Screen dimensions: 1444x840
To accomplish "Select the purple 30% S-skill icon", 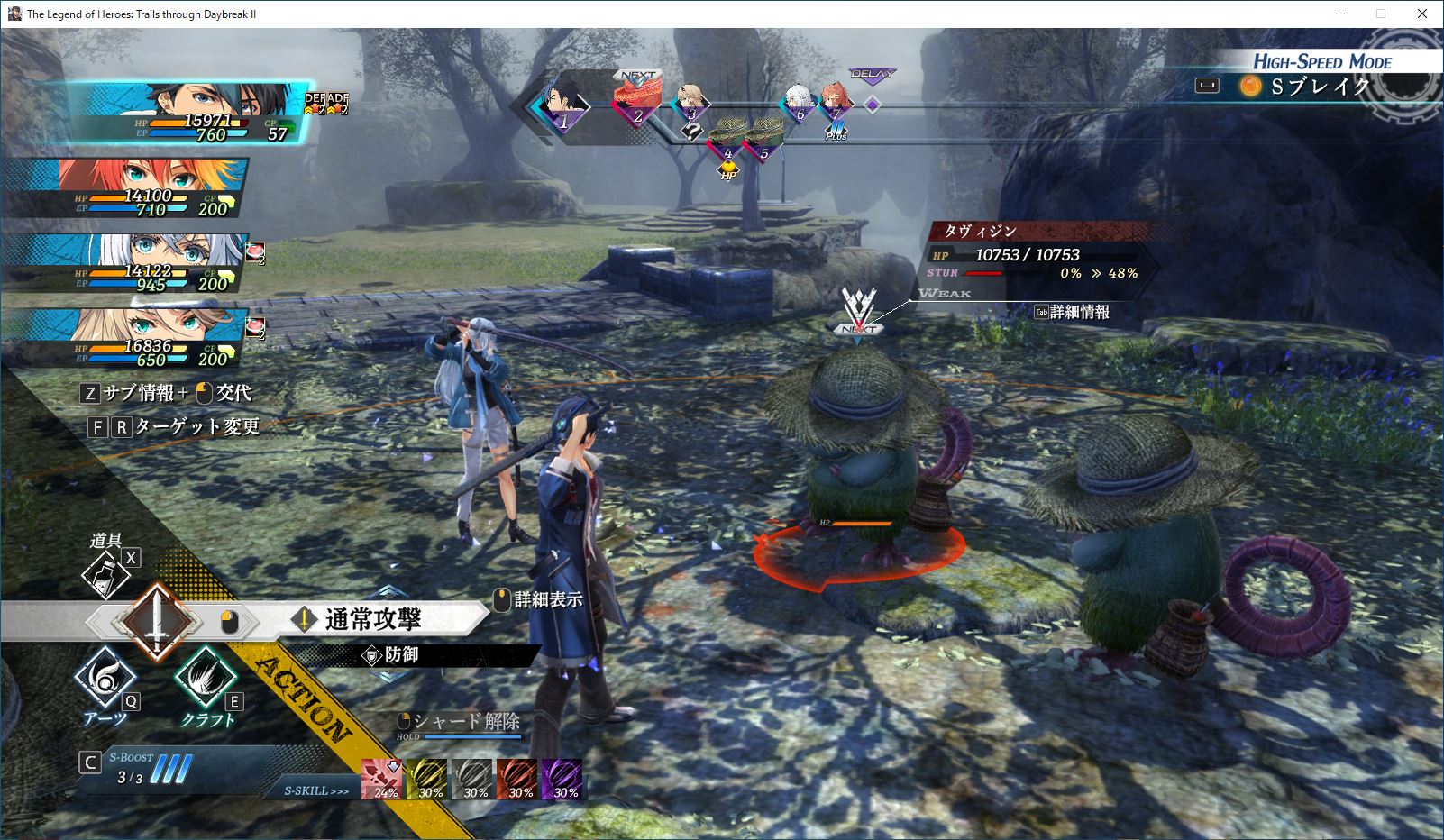I will click(562, 780).
